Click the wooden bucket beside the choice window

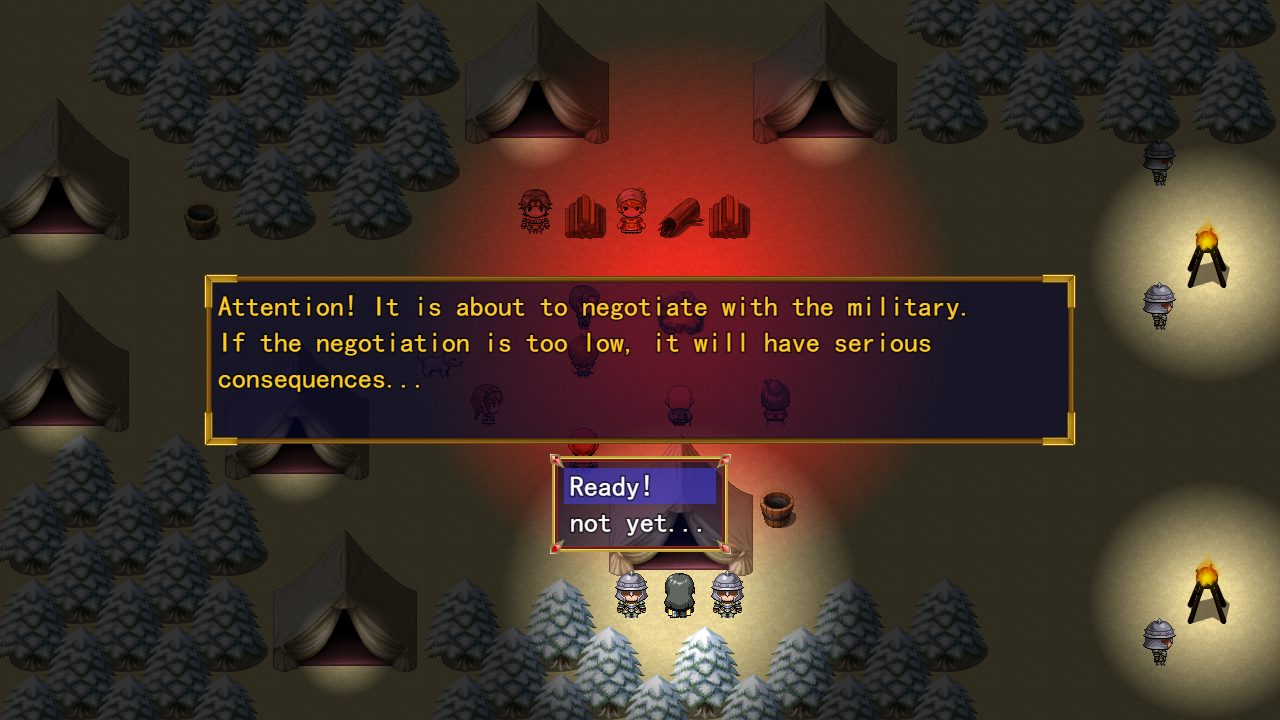tap(779, 508)
